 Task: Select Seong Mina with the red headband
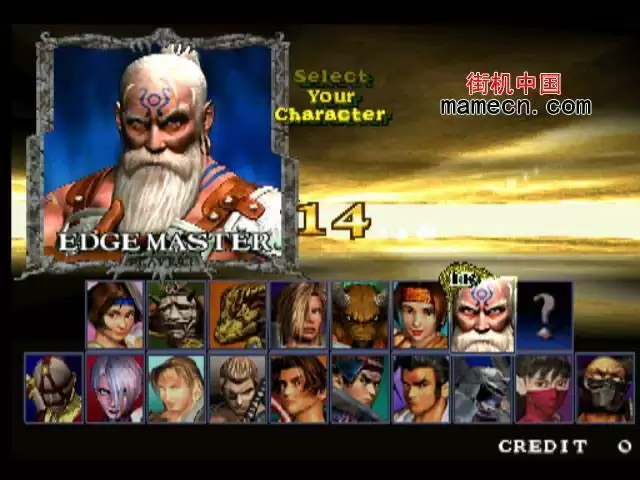(x=421, y=315)
